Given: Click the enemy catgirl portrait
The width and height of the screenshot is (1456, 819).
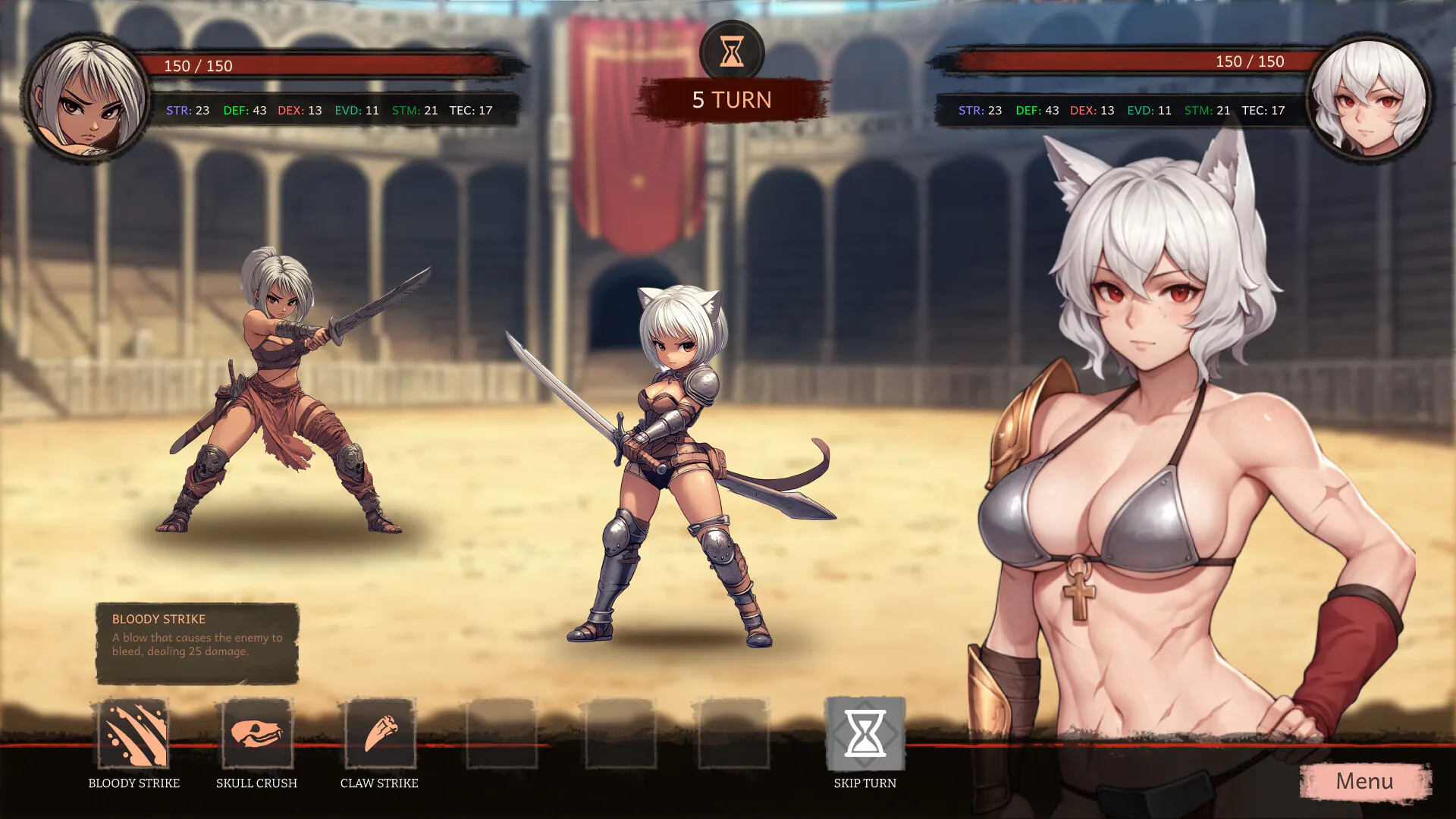Looking at the screenshot, I should 1368,99.
